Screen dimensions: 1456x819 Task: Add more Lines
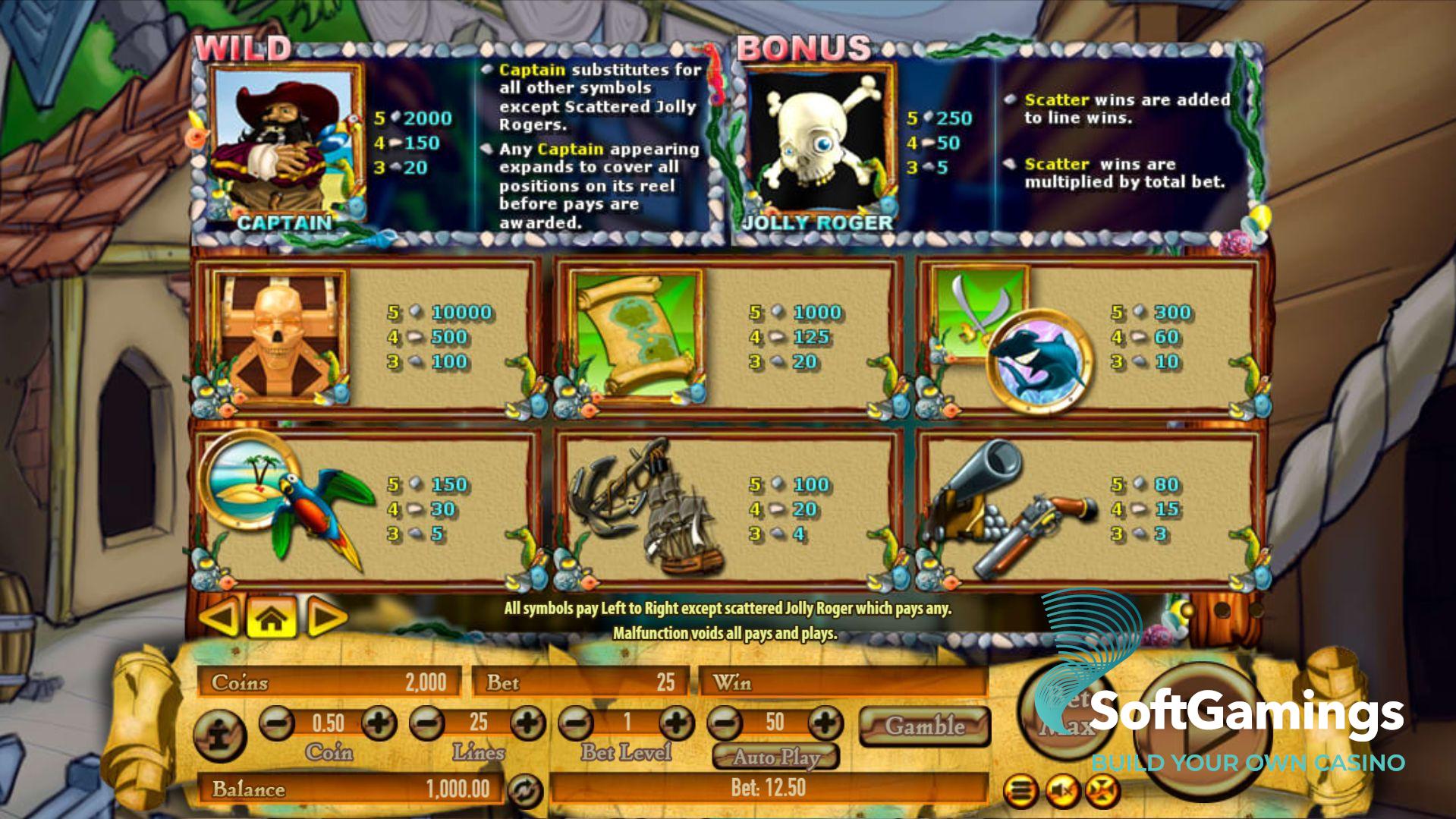pos(528,722)
